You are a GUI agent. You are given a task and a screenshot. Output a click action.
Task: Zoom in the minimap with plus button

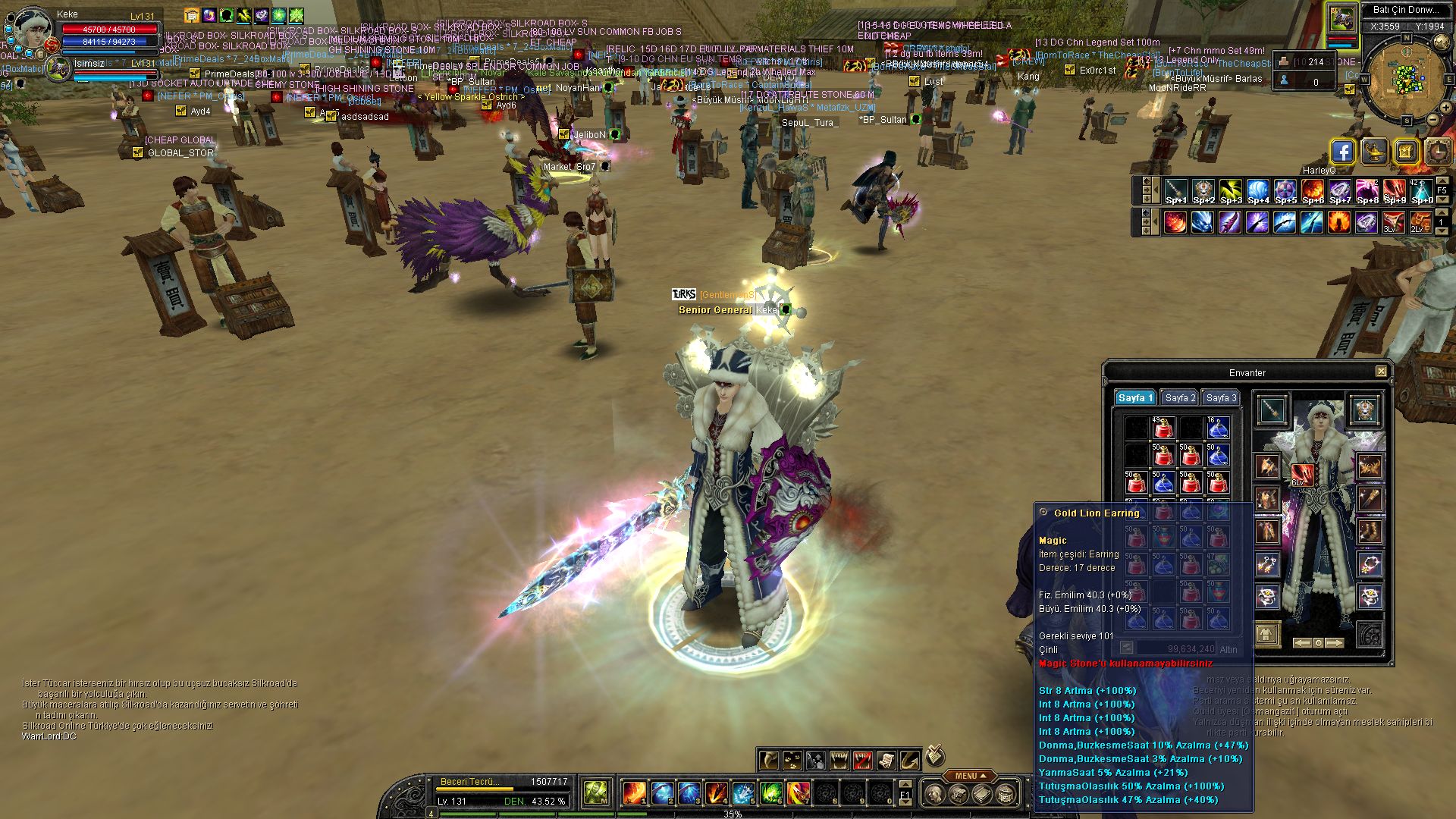pyautogui.click(x=1445, y=108)
